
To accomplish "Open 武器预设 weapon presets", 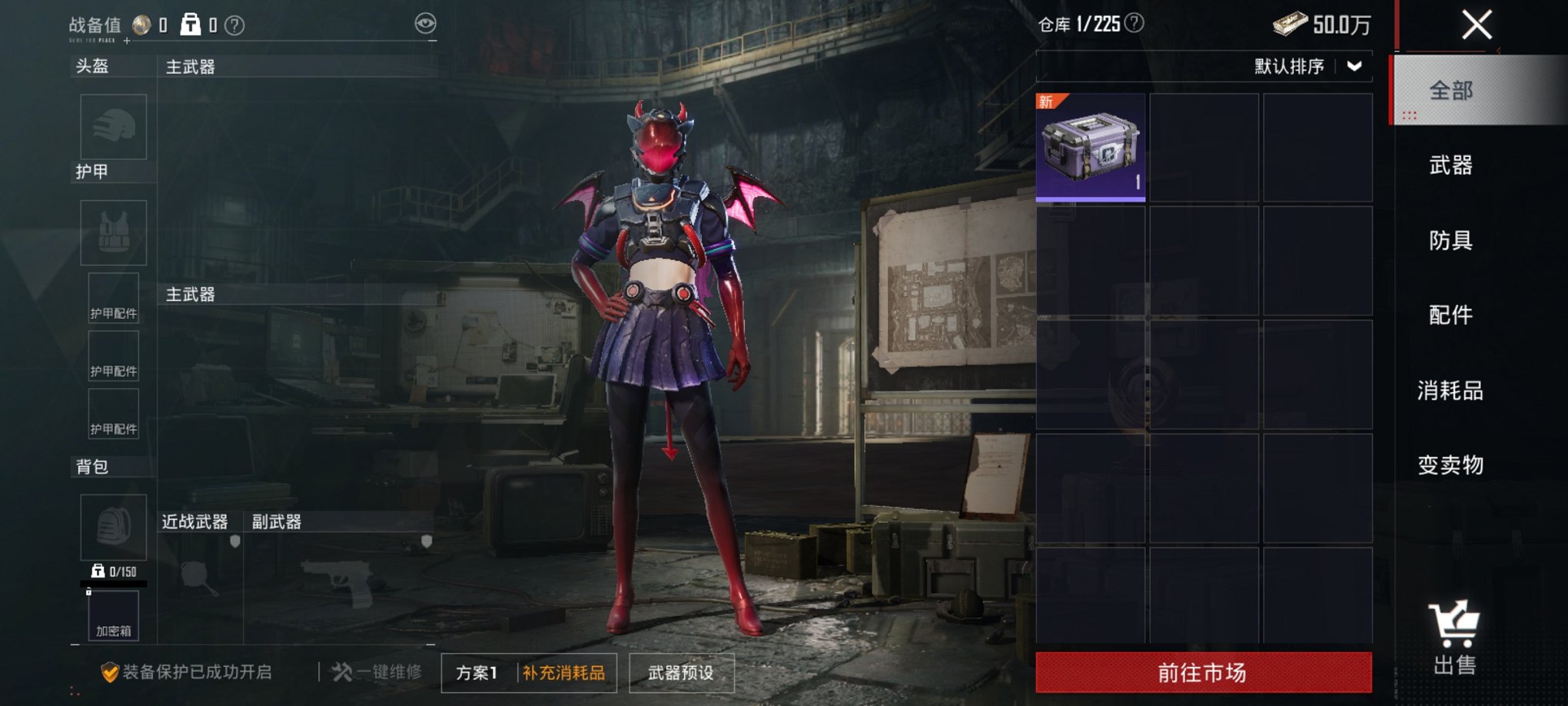I will click(x=680, y=671).
